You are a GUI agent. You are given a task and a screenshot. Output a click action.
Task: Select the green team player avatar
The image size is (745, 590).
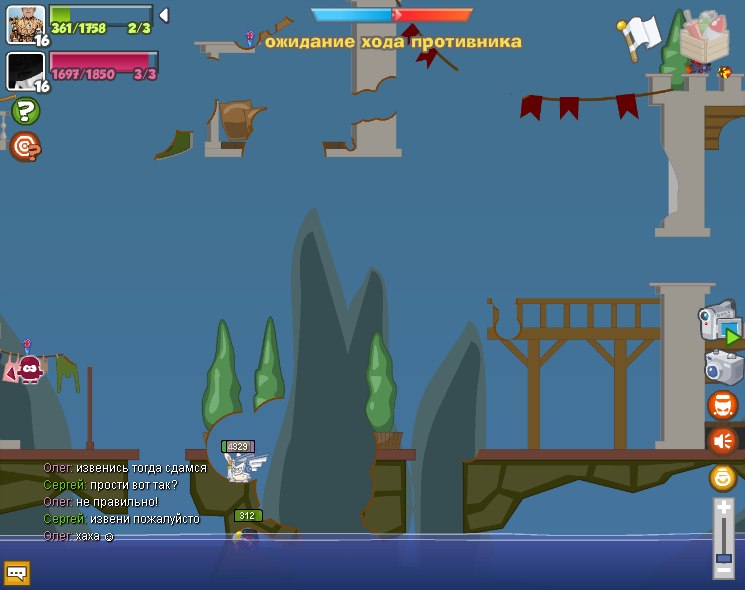pyautogui.click(x=25, y=24)
